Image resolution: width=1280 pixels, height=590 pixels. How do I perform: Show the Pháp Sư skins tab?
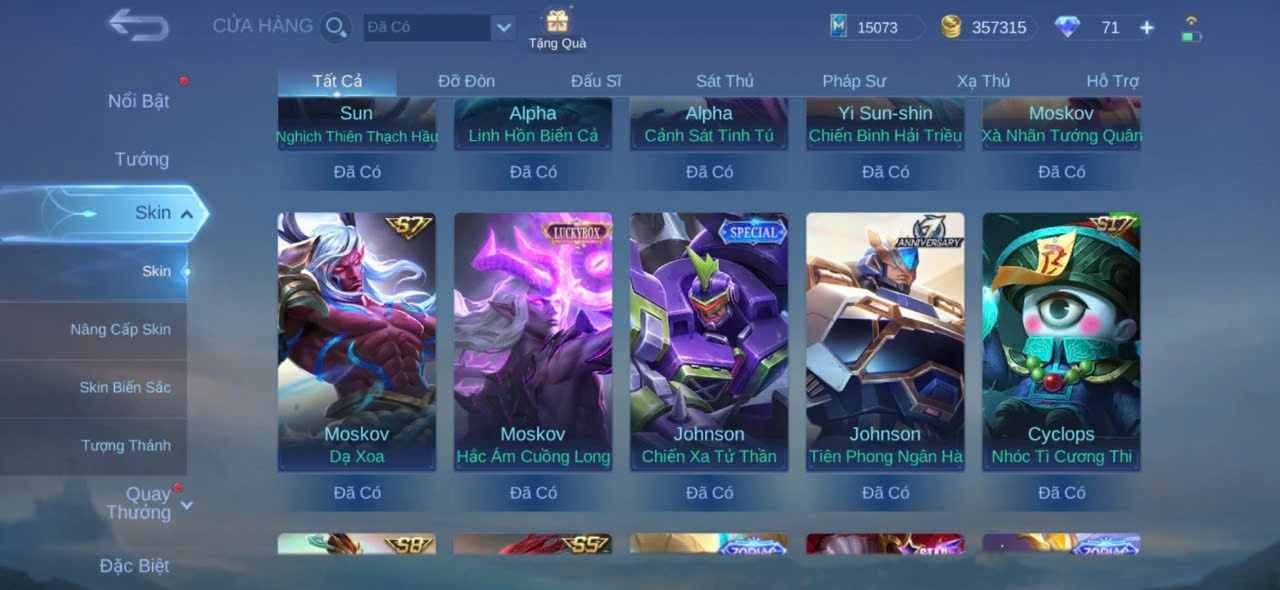pos(854,81)
